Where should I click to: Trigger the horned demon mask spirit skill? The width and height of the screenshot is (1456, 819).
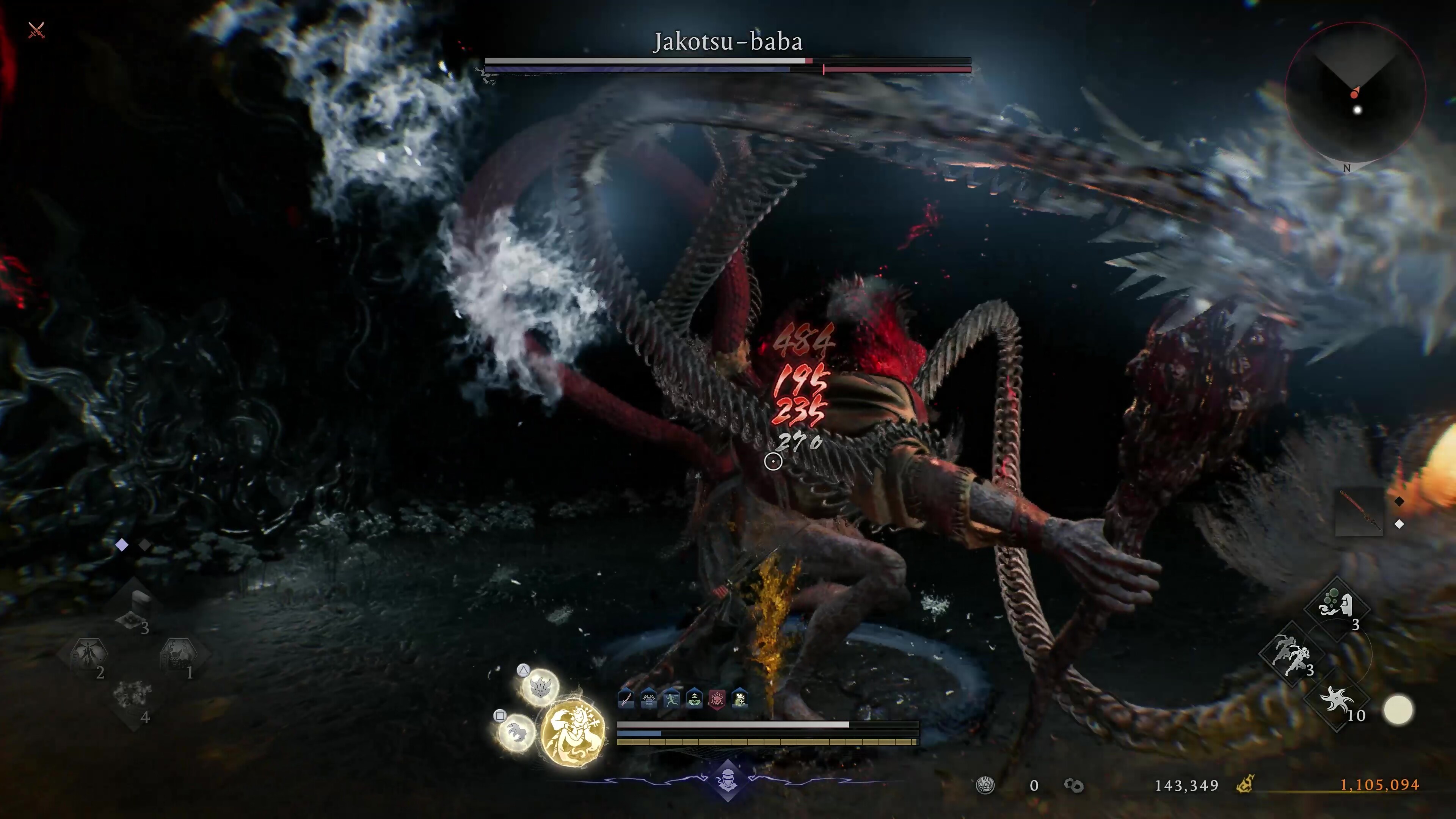click(540, 687)
